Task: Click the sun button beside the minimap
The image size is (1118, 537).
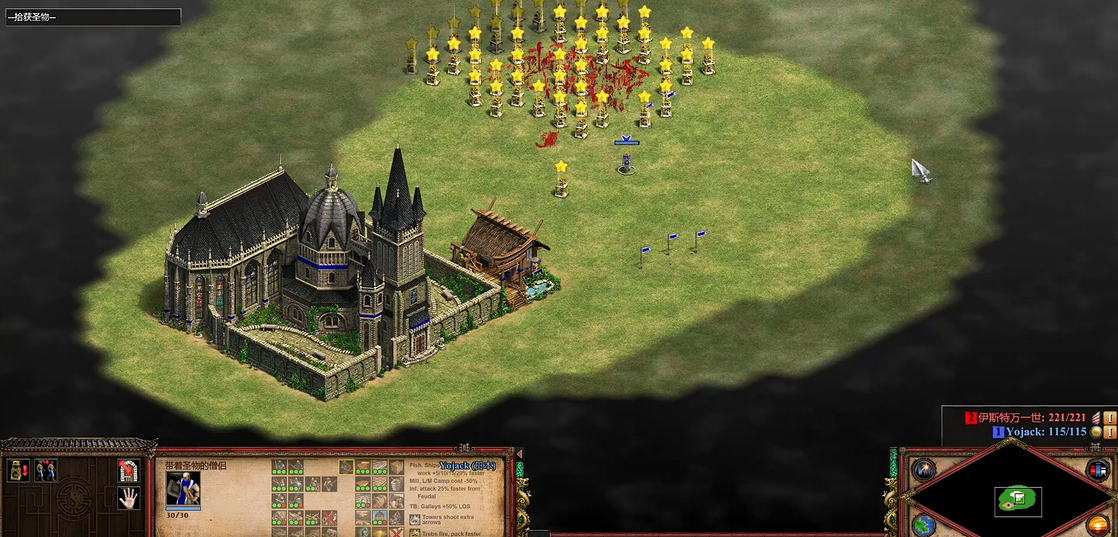Action: 1097,524
